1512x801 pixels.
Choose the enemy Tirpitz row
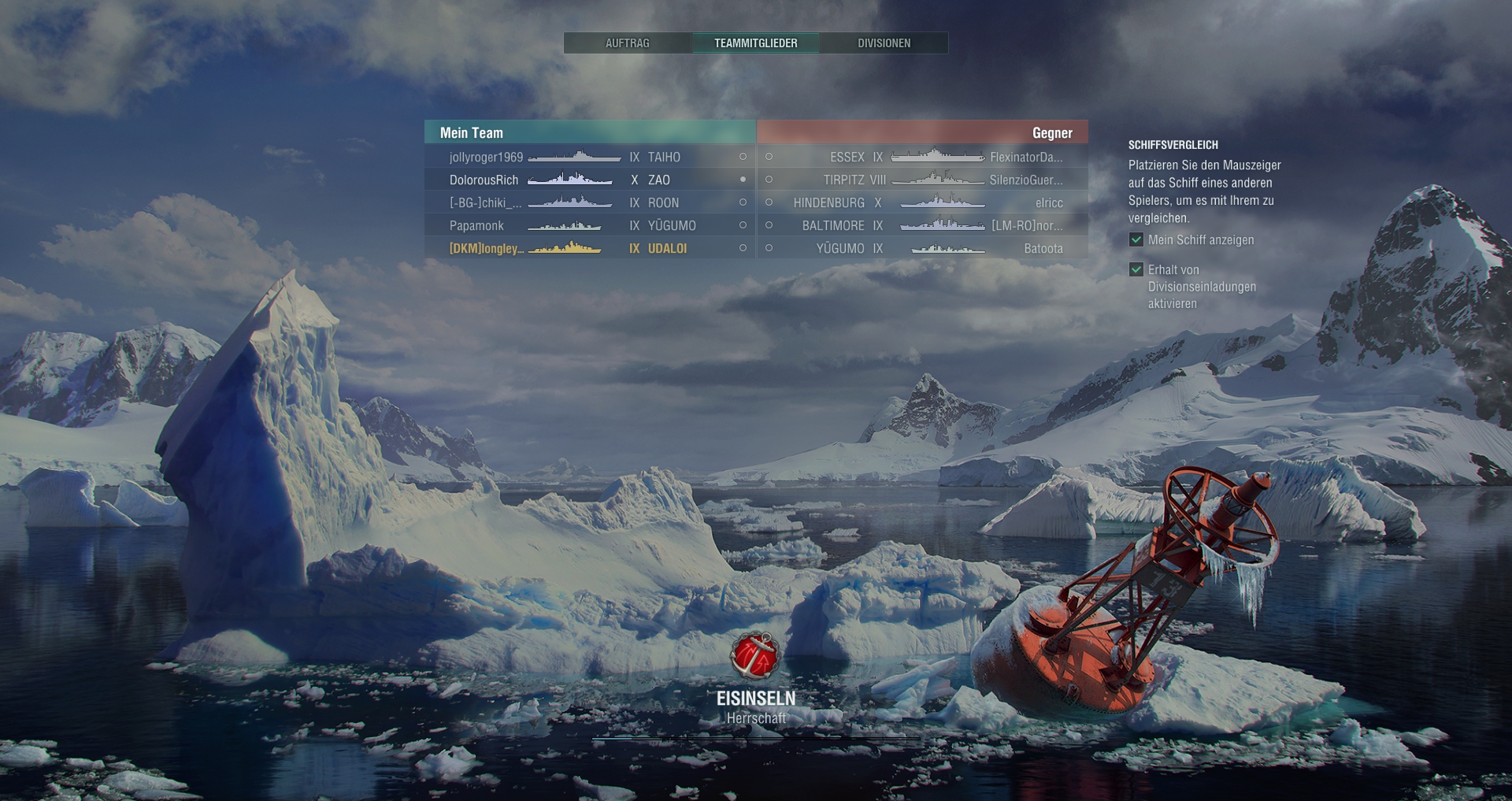922,180
